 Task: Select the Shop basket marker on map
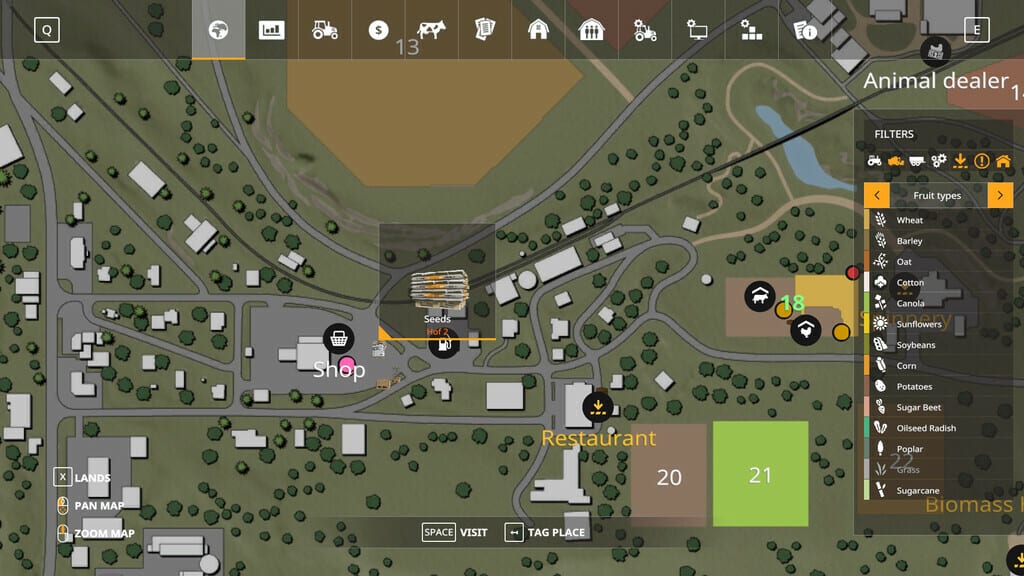coord(339,338)
